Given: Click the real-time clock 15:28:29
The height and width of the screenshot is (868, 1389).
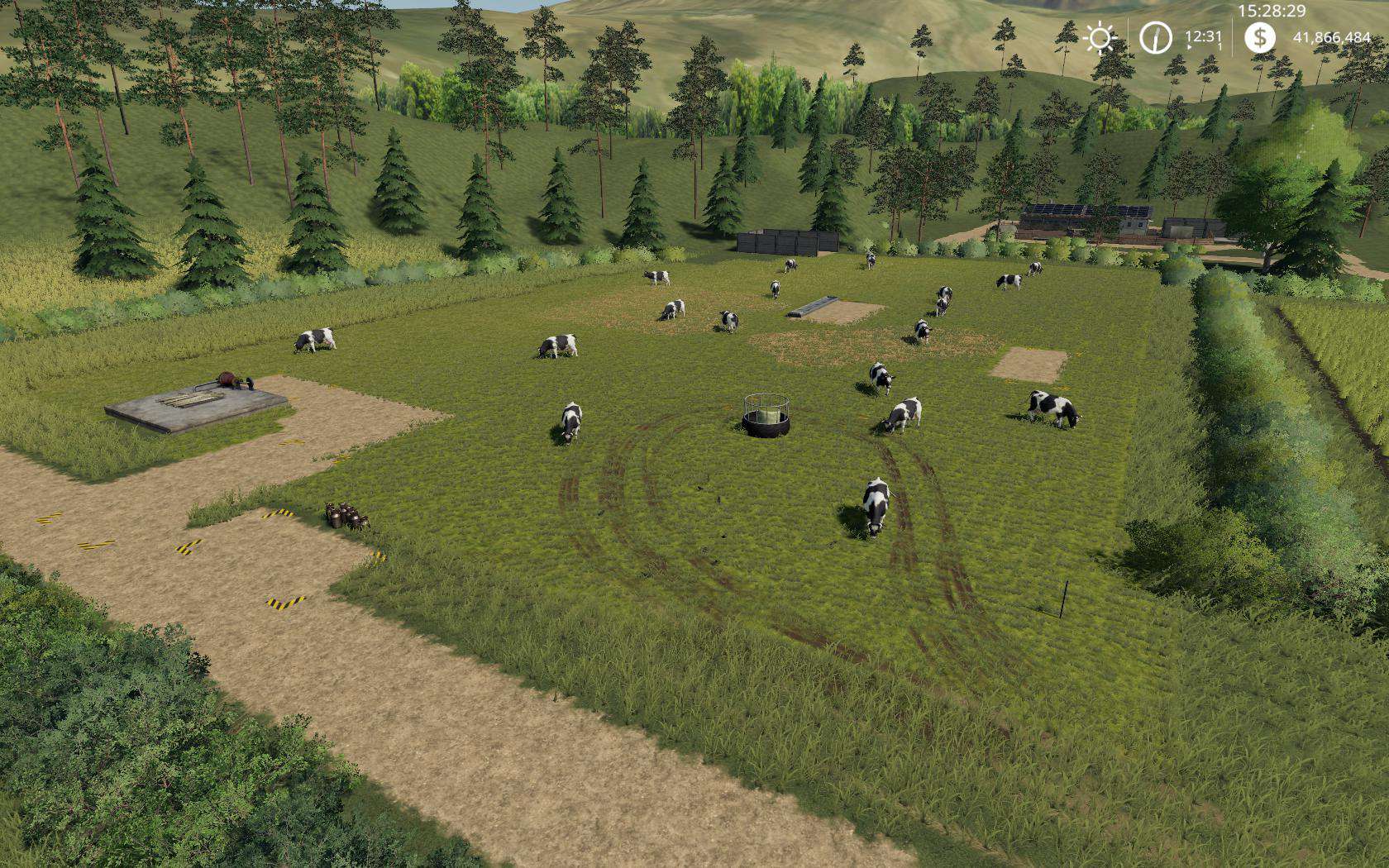Looking at the screenshot, I should coord(1273,10).
